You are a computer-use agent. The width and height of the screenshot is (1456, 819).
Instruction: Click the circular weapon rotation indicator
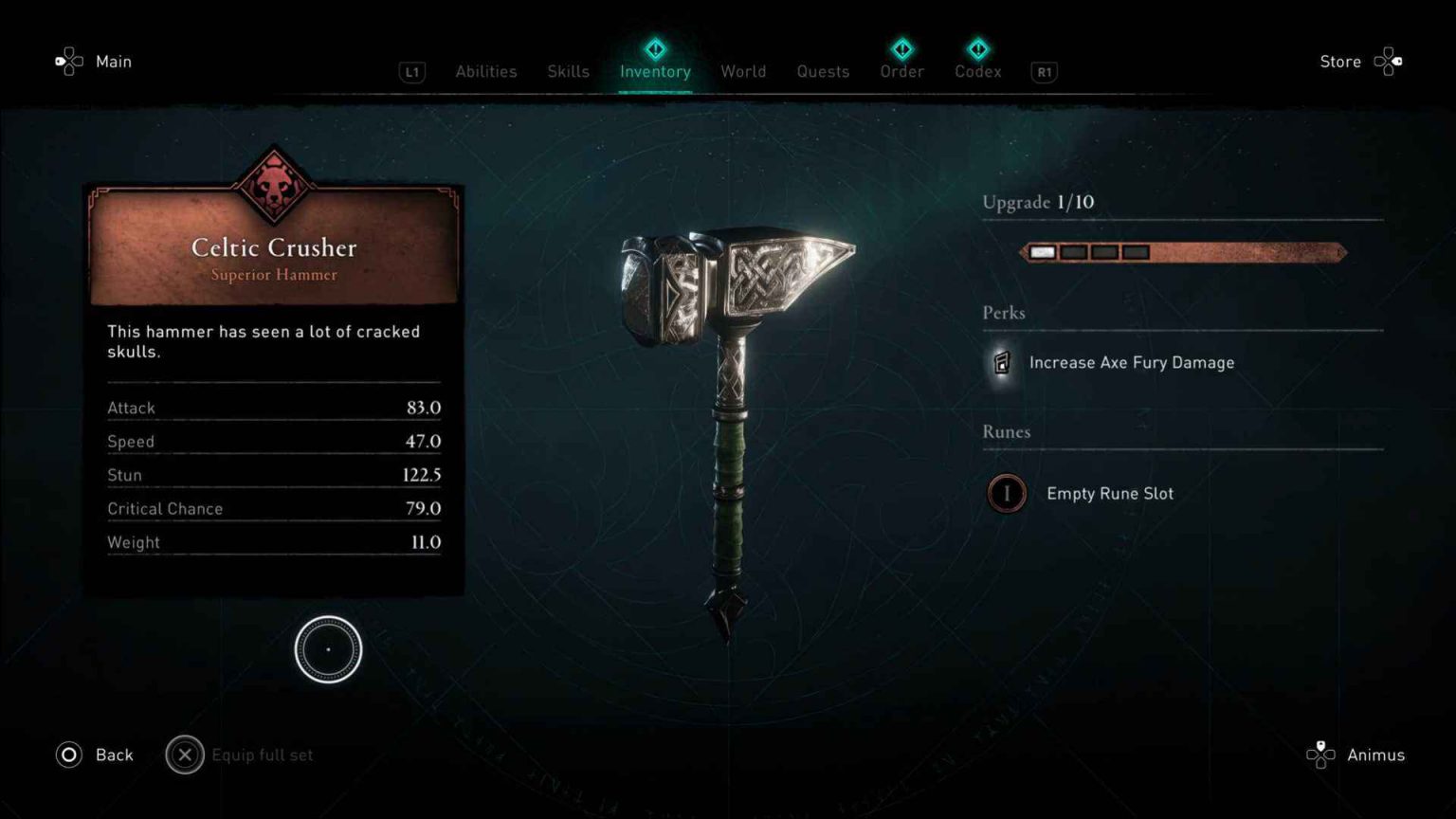328,648
